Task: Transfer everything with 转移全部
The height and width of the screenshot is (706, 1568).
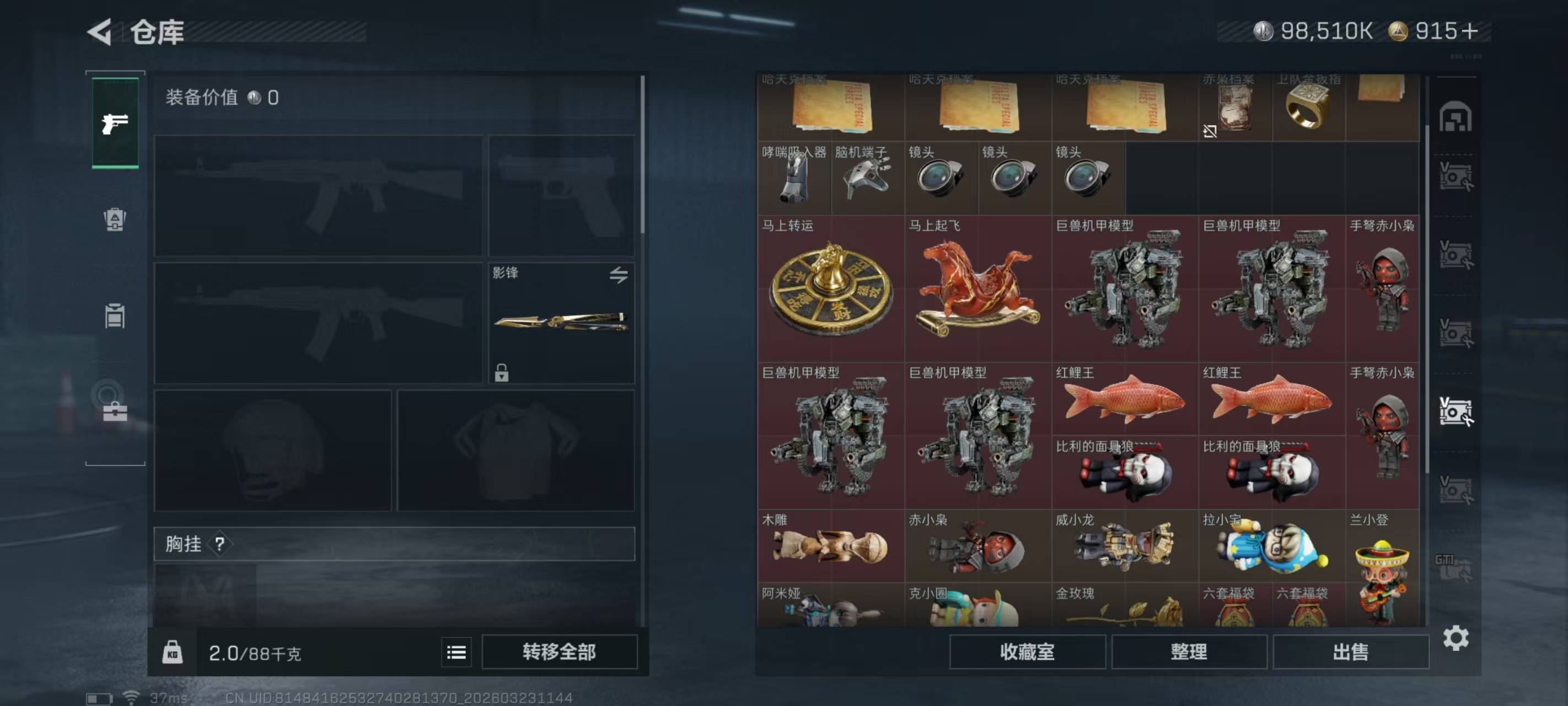Action: pos(559,652)
